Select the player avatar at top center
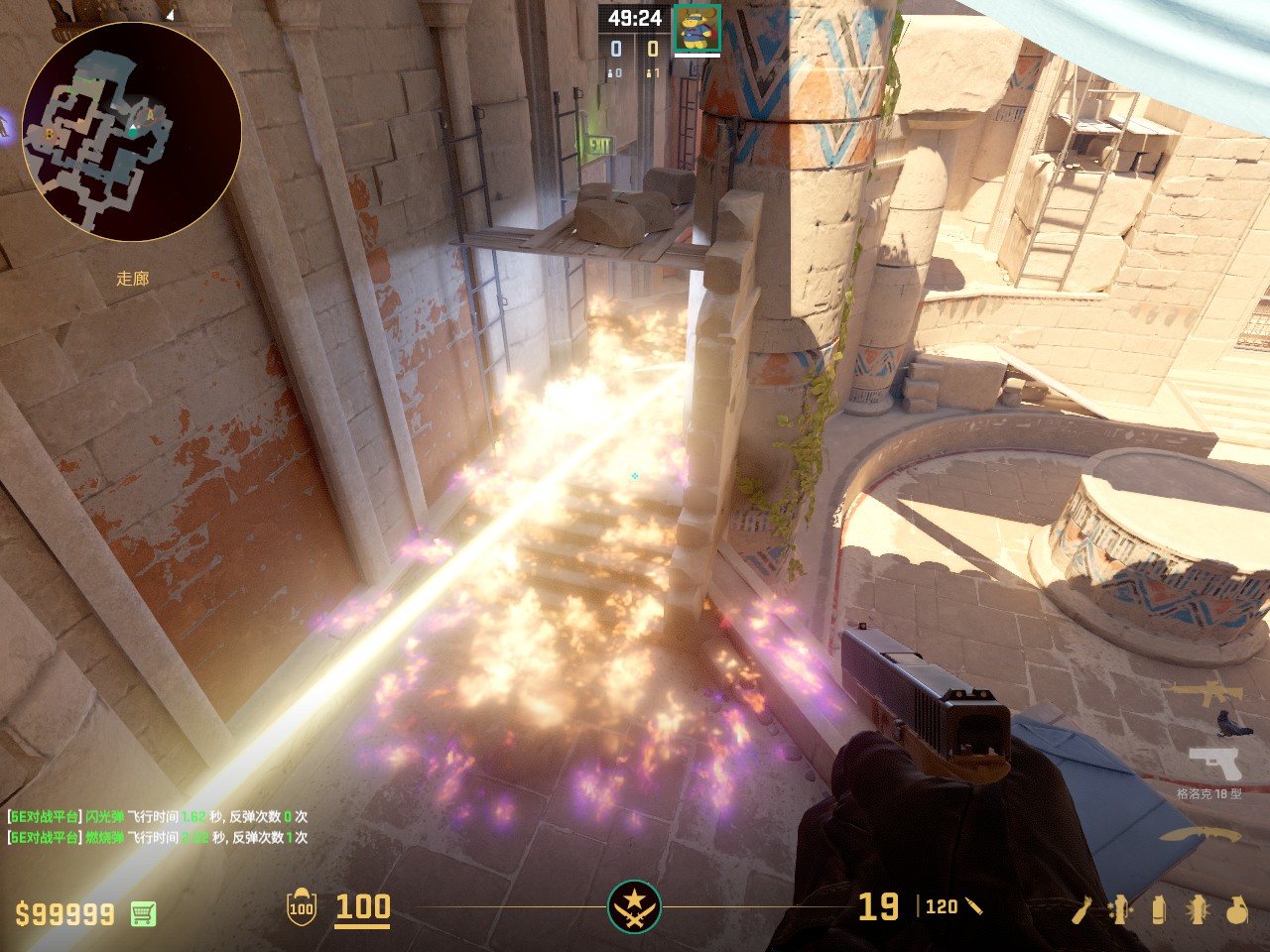 pos(697,28)
